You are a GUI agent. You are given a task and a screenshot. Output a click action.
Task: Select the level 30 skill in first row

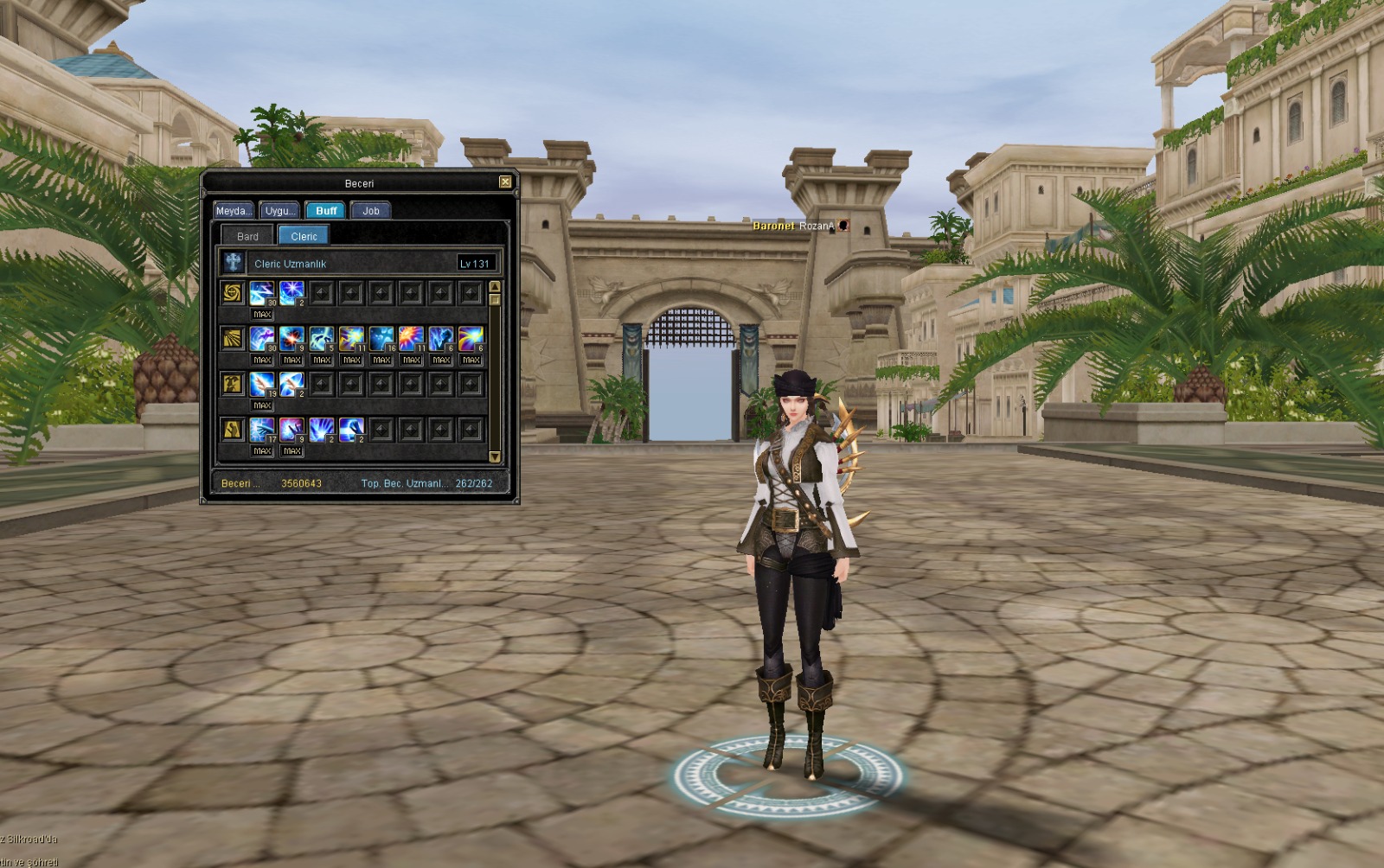[262, 293]
